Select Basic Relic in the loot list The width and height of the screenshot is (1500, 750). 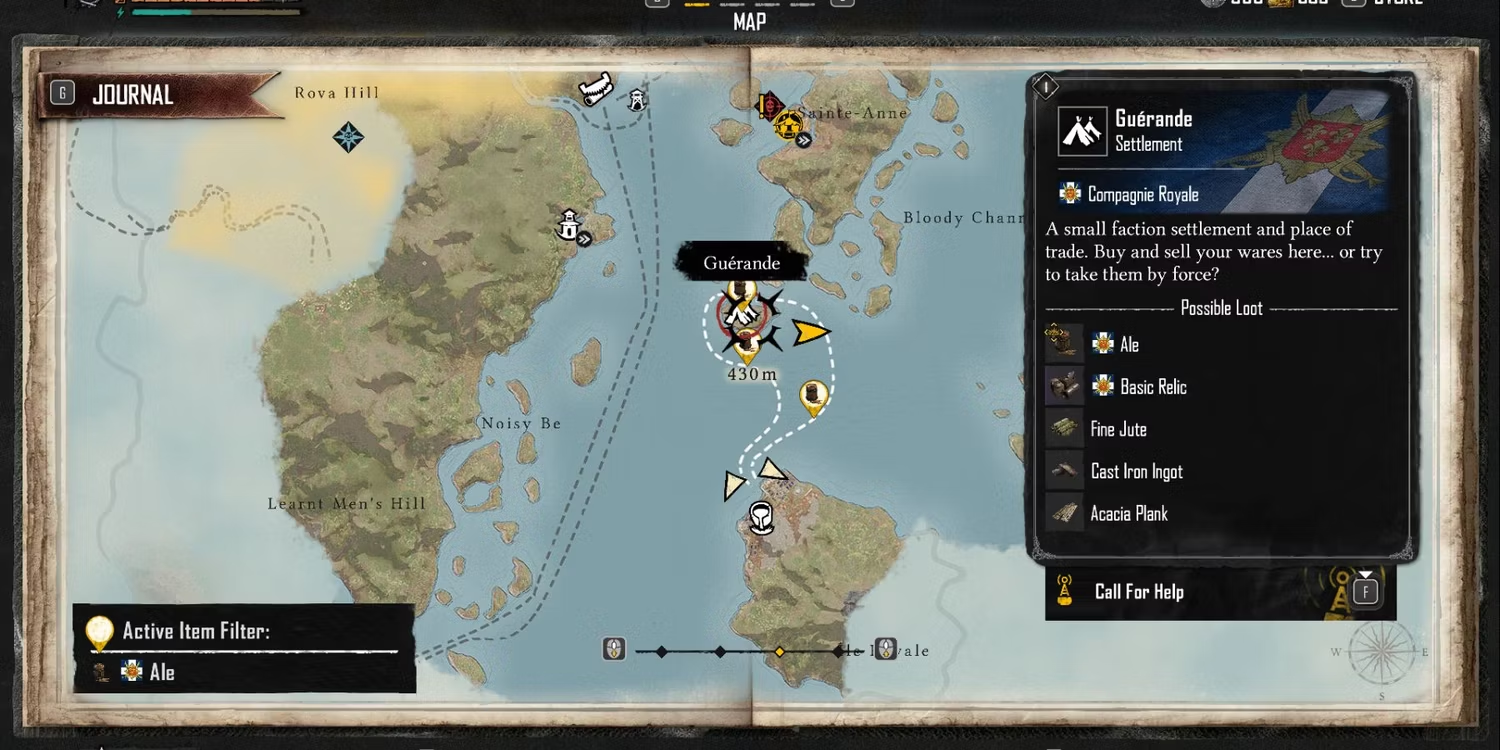(1153, 387)
